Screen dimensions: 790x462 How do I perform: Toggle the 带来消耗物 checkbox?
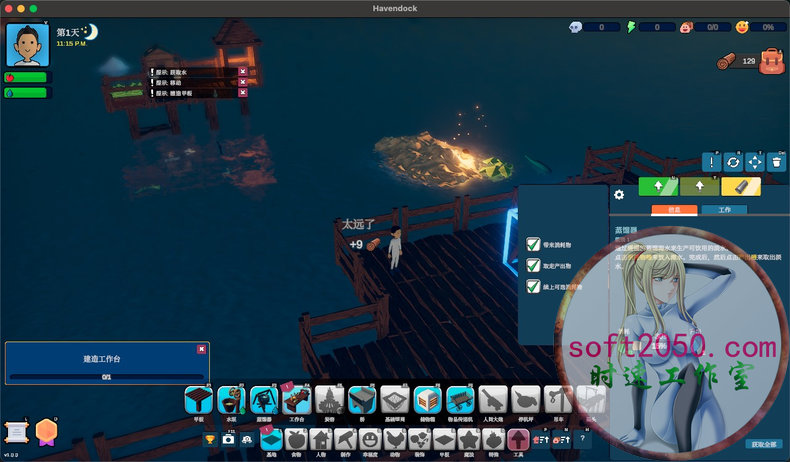533,244
